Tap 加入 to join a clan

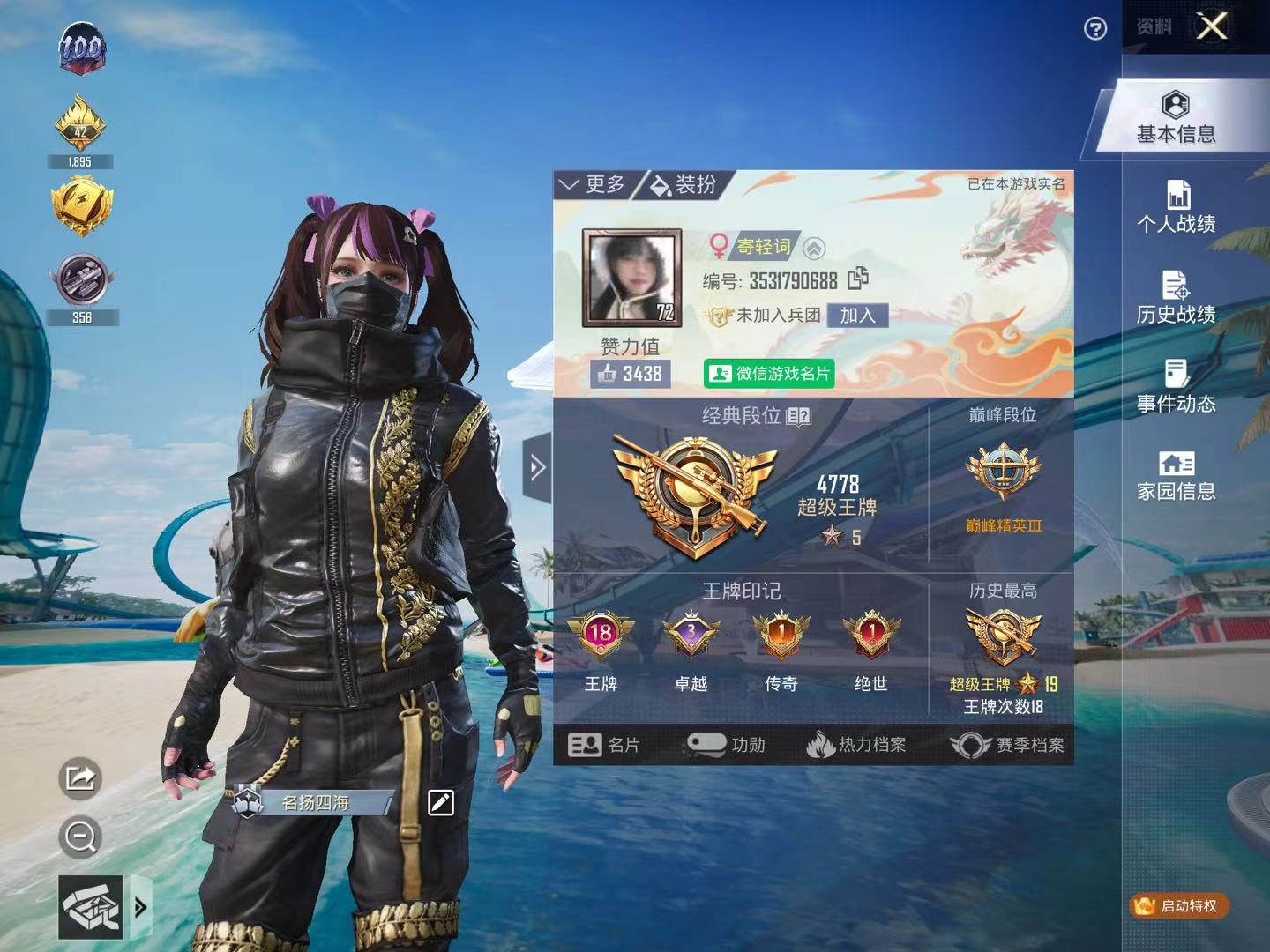pos(857,316)
